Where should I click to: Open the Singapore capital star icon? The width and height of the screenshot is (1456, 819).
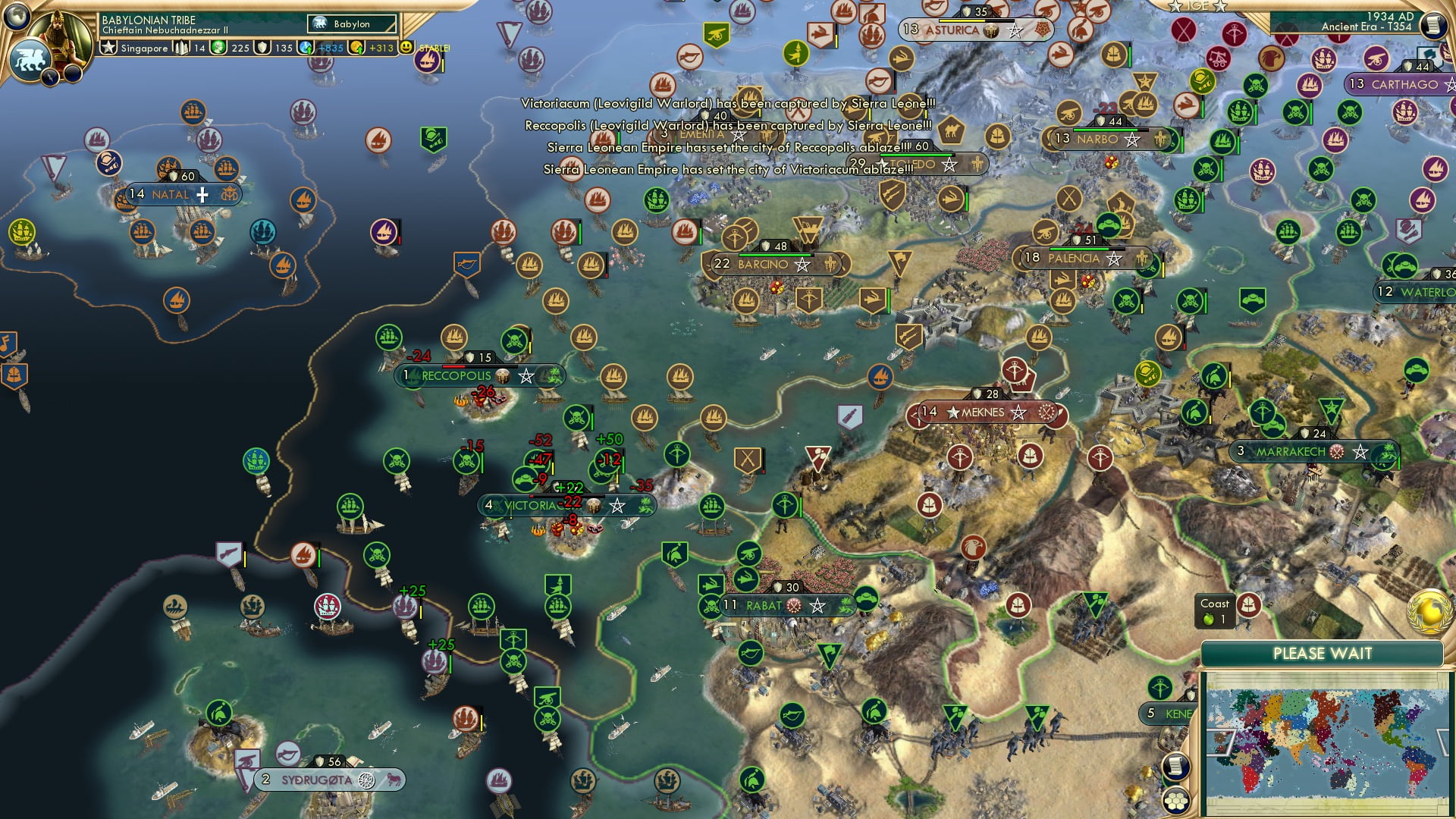click(x=109, y=48)
